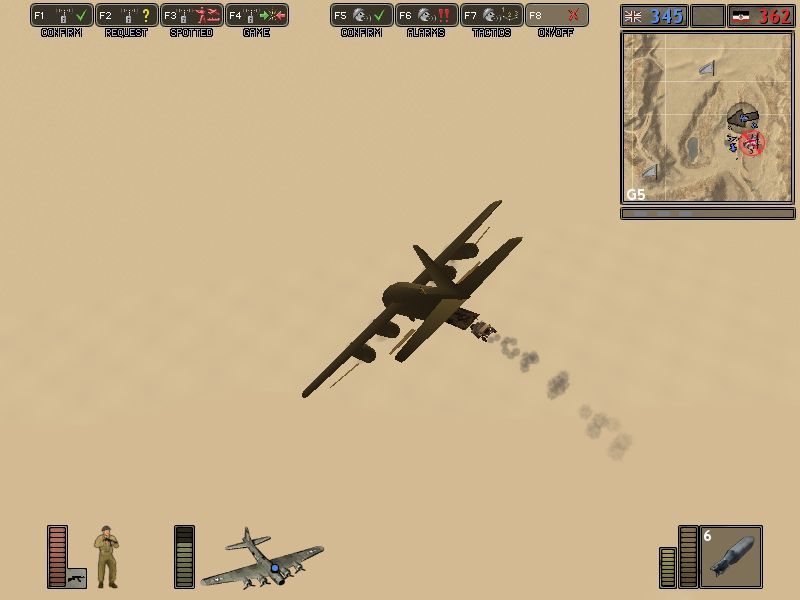This screenshot has width=800, height=600.
Task: Open the F4 Game radio menu
Action: 257,16
